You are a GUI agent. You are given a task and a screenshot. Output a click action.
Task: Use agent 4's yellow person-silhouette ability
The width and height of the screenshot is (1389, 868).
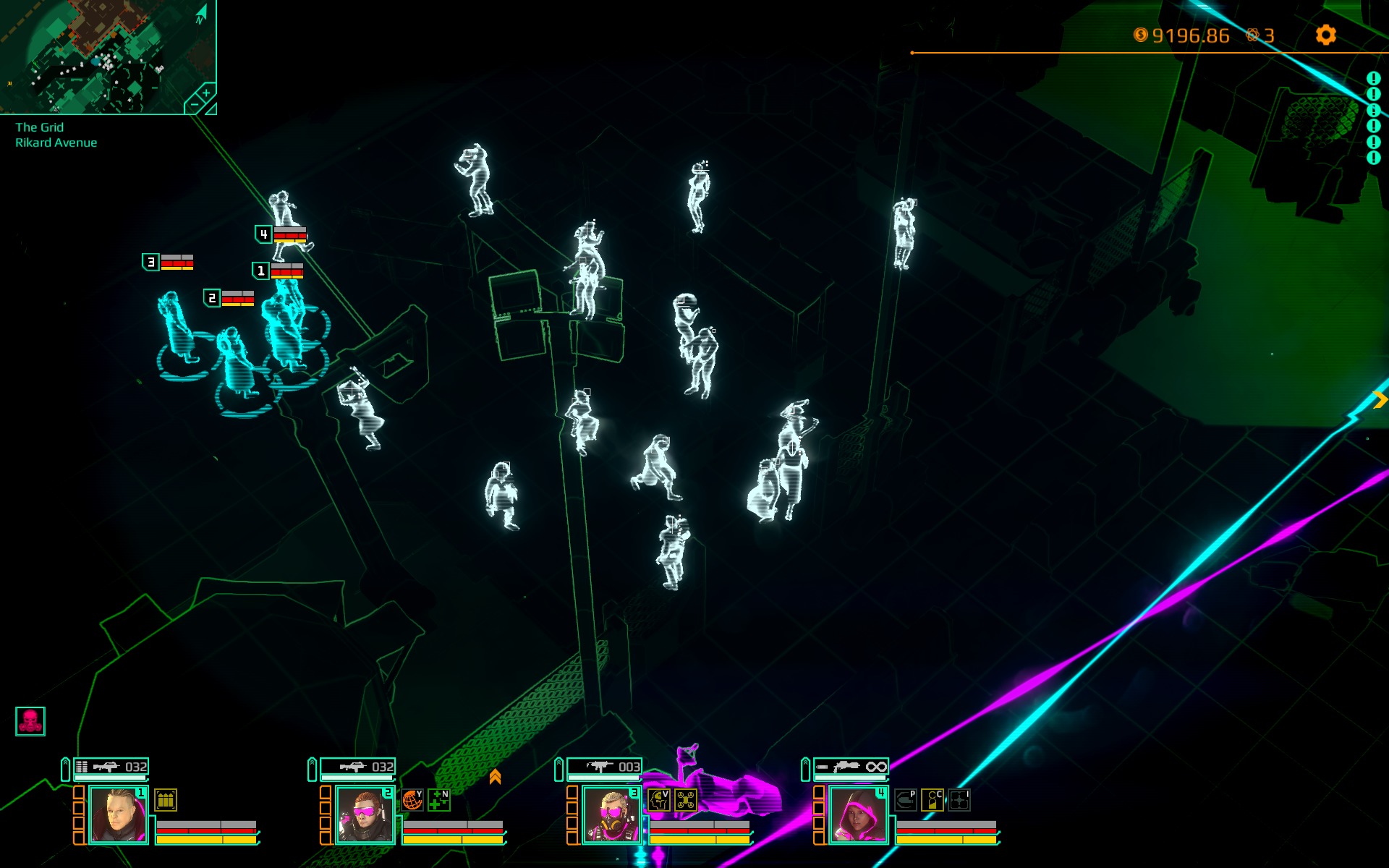(x=933, y=800)
